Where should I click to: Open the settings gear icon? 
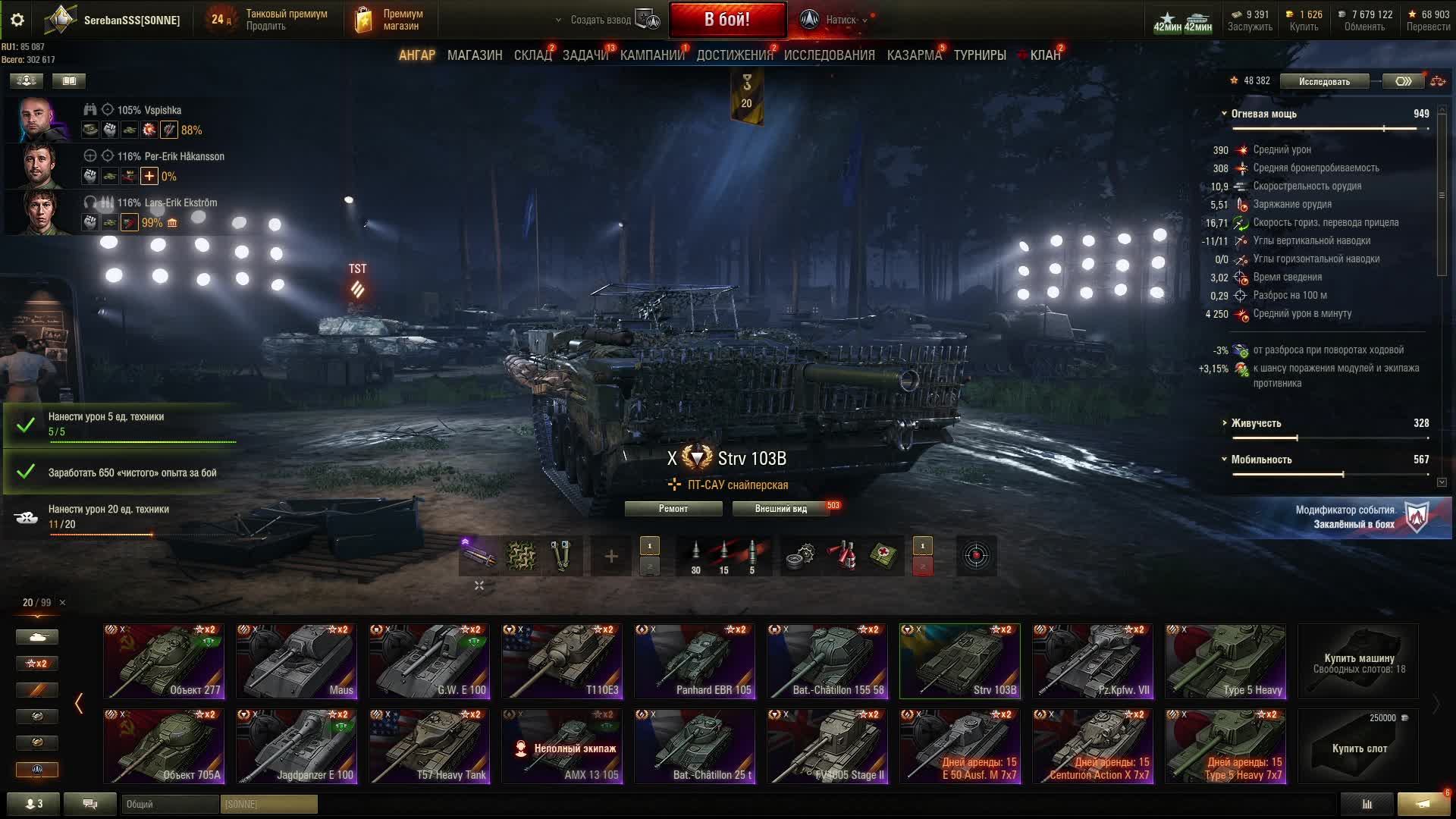17,20
